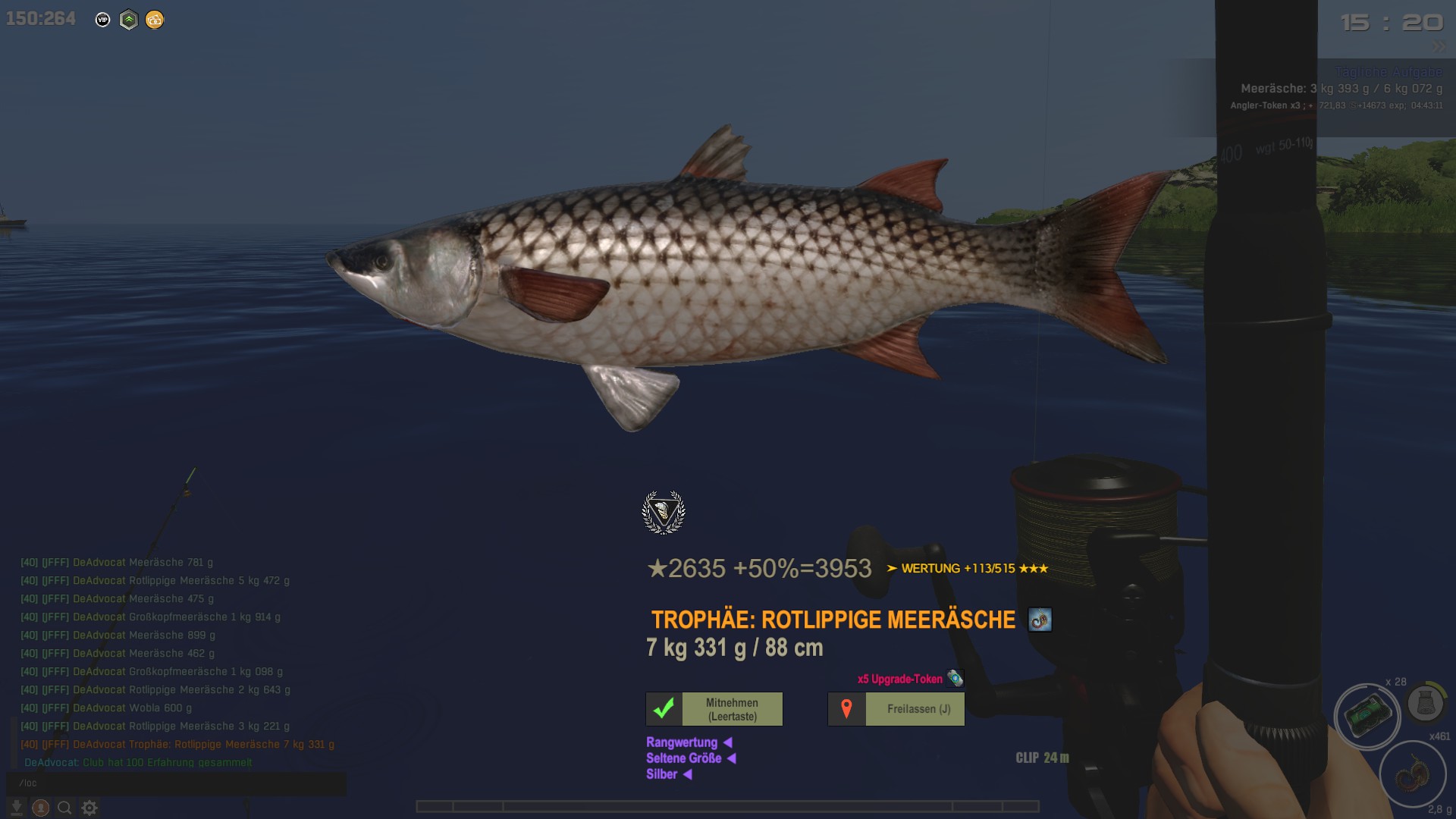Click the trophy laurel badge emblem
Image resolution: width=1456 pixels, height=819 pixels.
click(664, 513)
